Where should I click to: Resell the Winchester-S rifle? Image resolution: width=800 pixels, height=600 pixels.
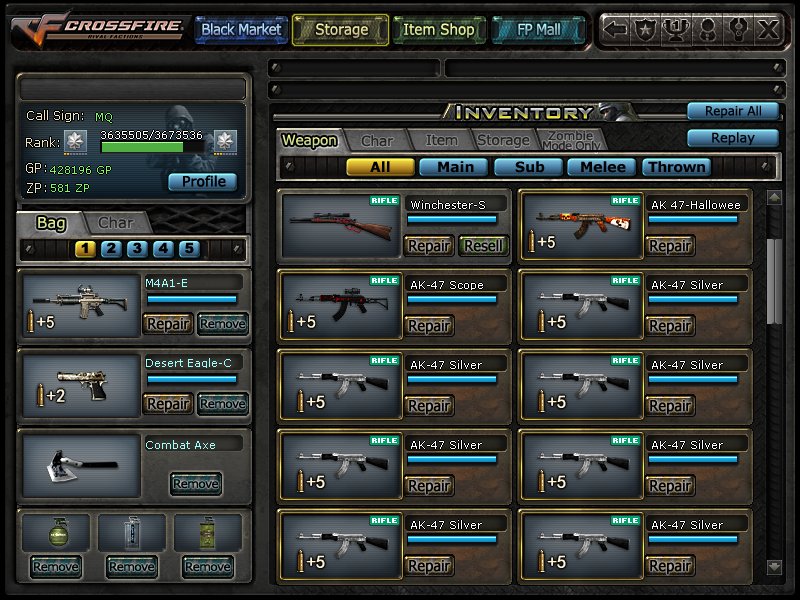(x=483, y=245)
